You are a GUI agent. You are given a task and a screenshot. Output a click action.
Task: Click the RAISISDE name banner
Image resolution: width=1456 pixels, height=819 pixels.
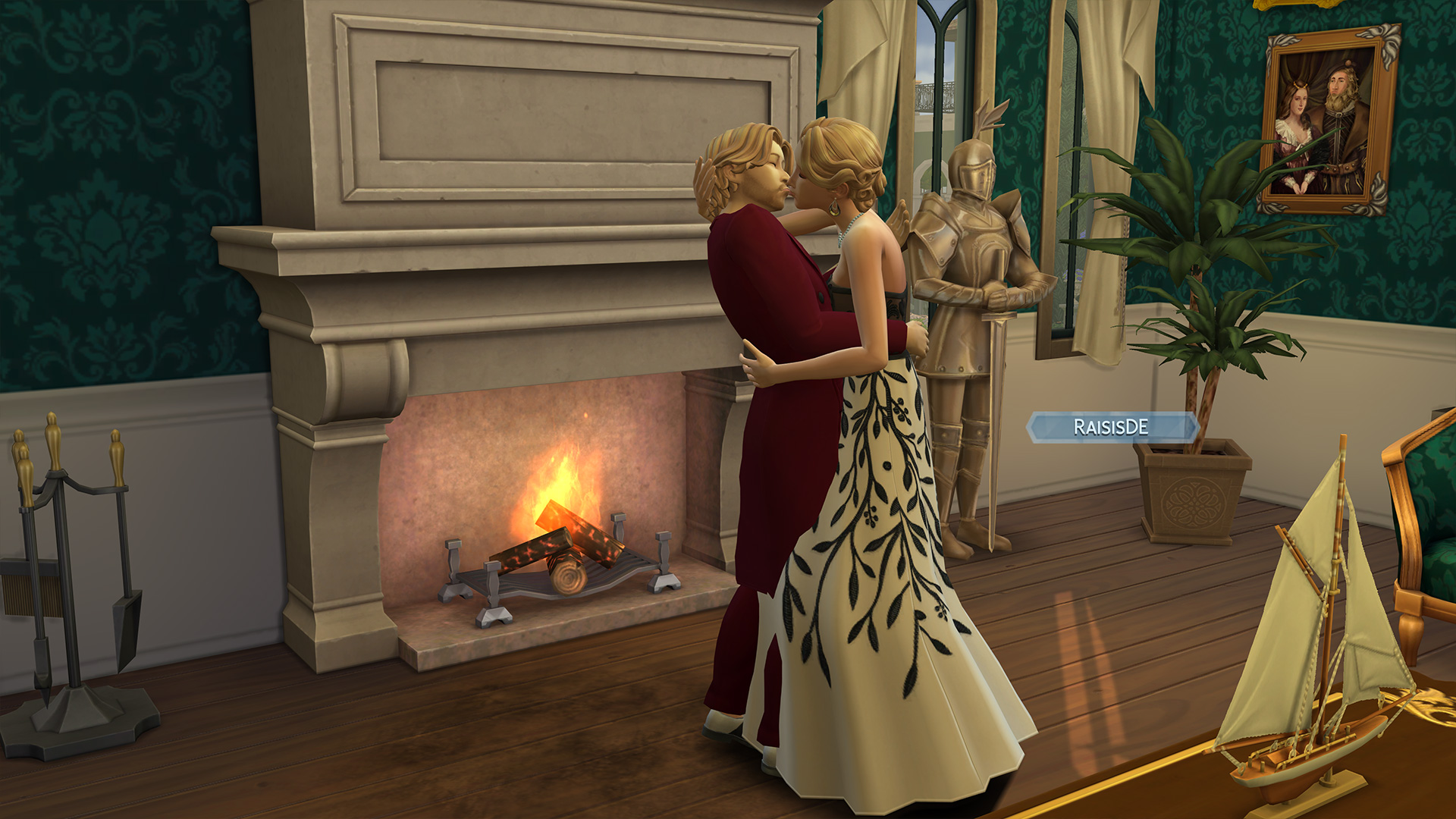1111,427
